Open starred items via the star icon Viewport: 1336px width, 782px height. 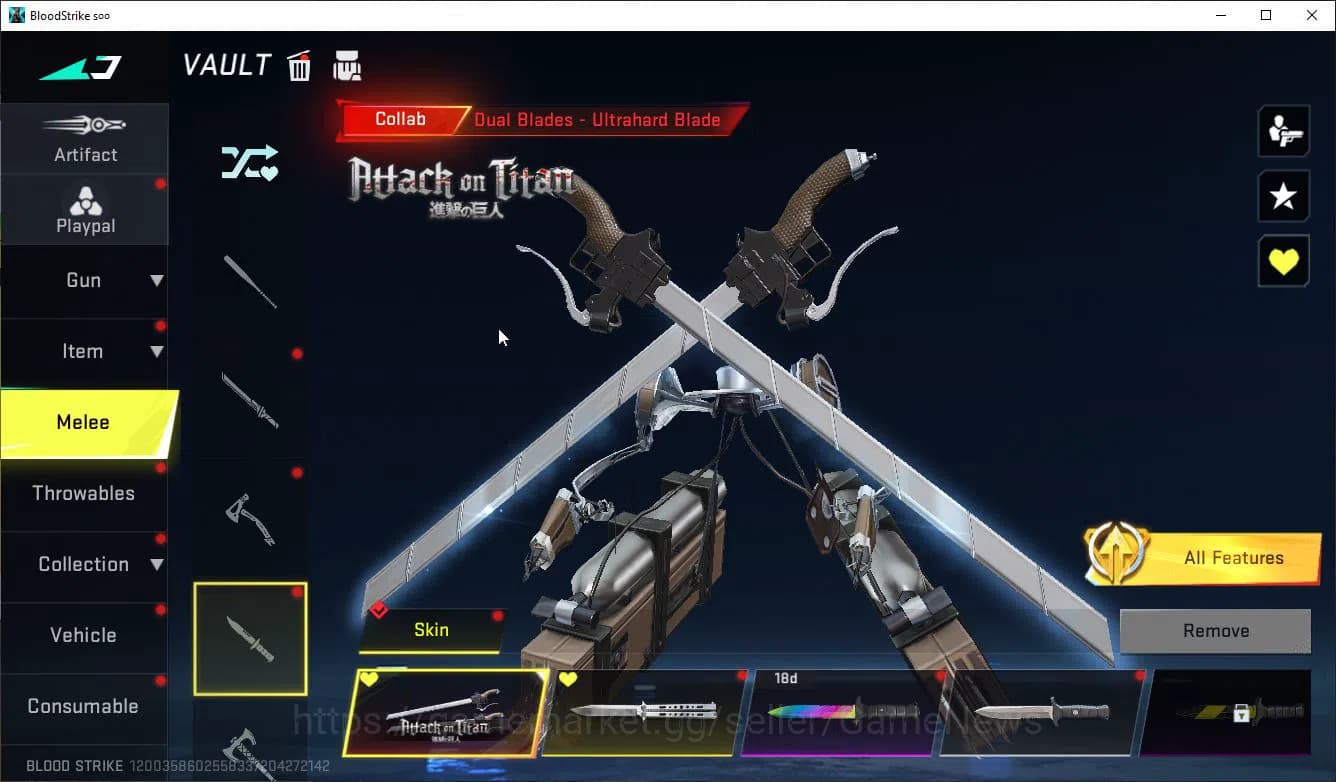(x=1283, y=196)
